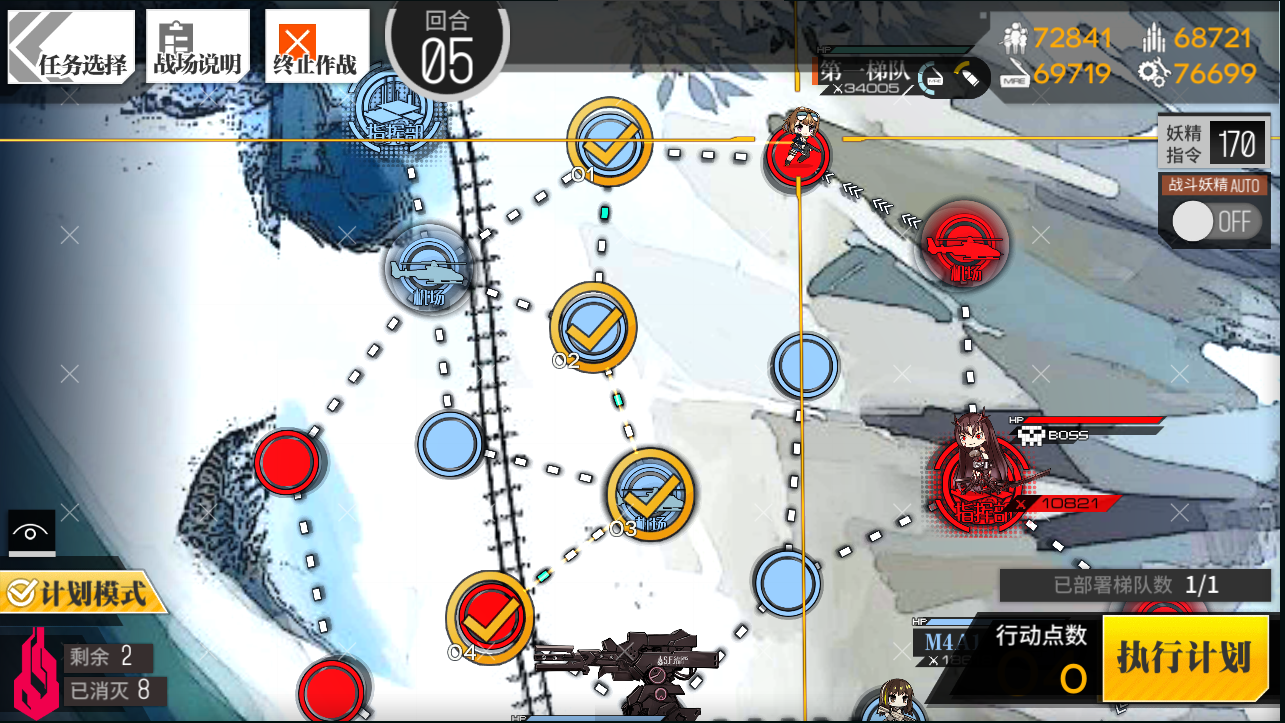Select the first echelon unit on the red node
Viewport: 1285px width, 723px height.
(798, 150)
